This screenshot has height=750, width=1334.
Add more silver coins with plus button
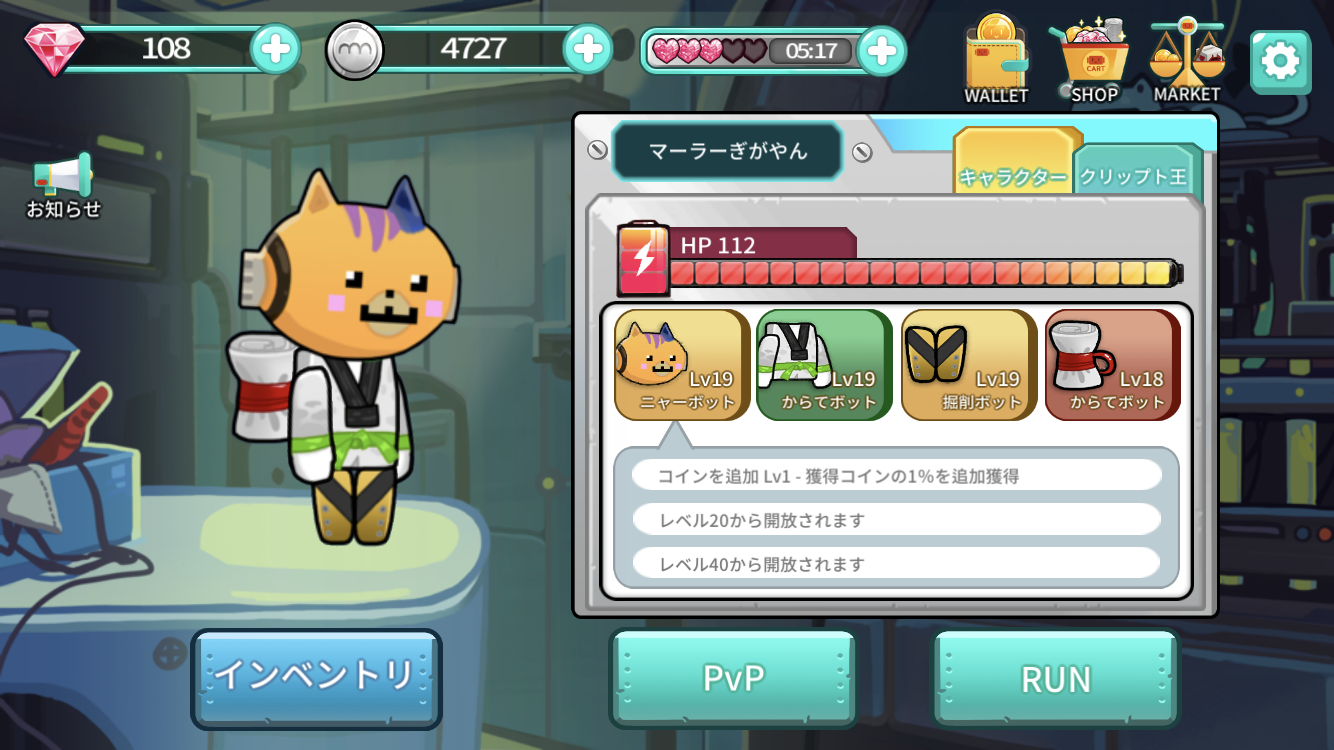(588, 48)
